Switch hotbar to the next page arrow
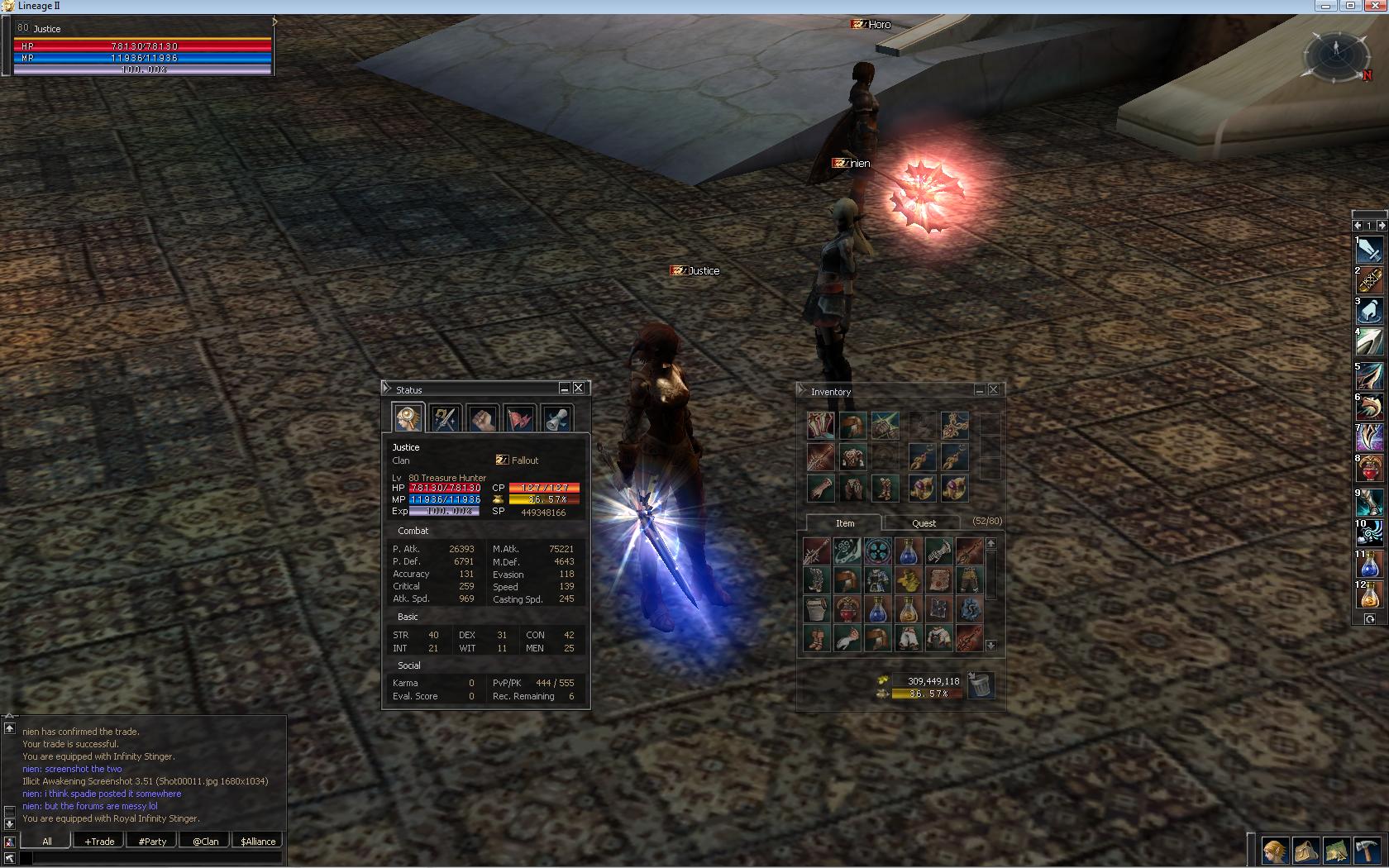 [1381, 225]
